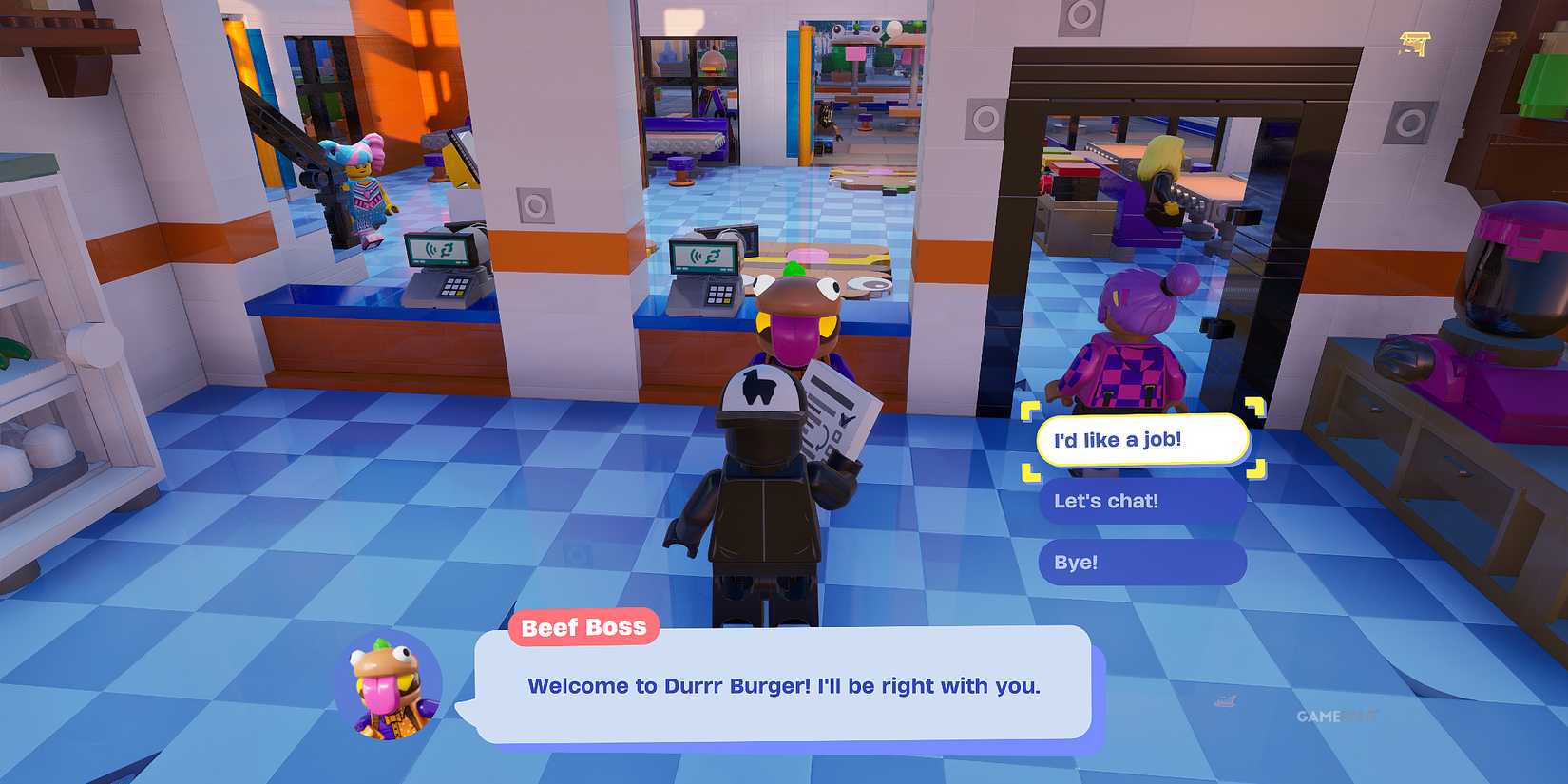Screen dimensions: 1568x784
Task: Click the Durrr Burger welcome speech bubble
Action: tap(782, 686)
